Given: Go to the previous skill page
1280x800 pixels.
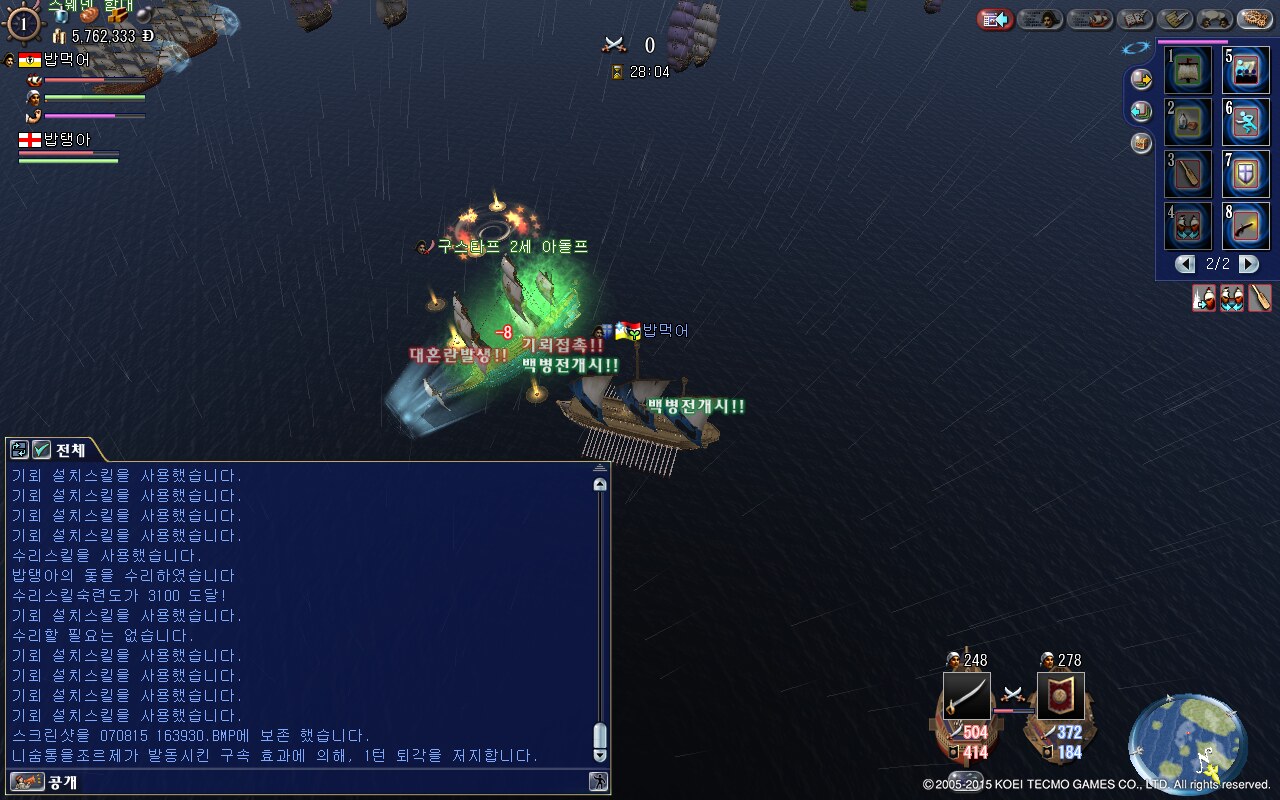Looking at the screenshot, I should click(x=1185, y=264).
